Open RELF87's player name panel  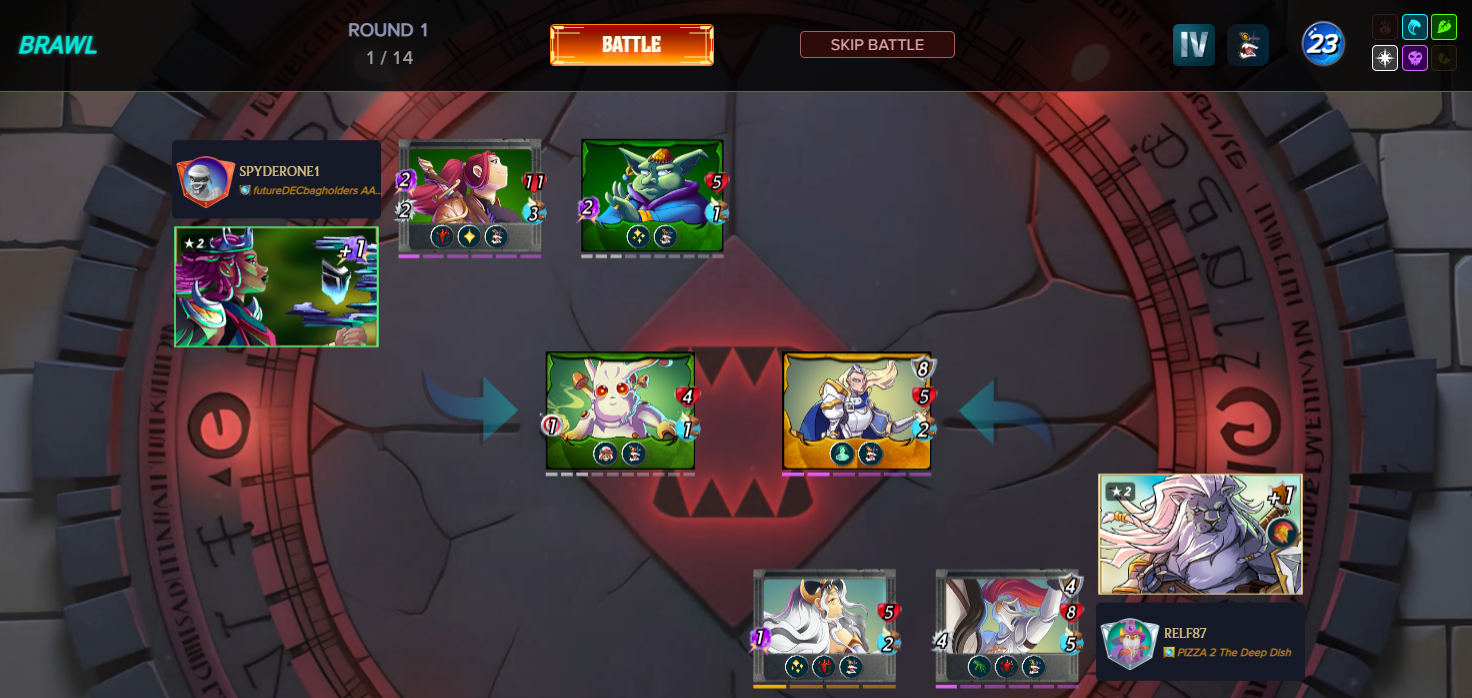[x=1200, y=641]
